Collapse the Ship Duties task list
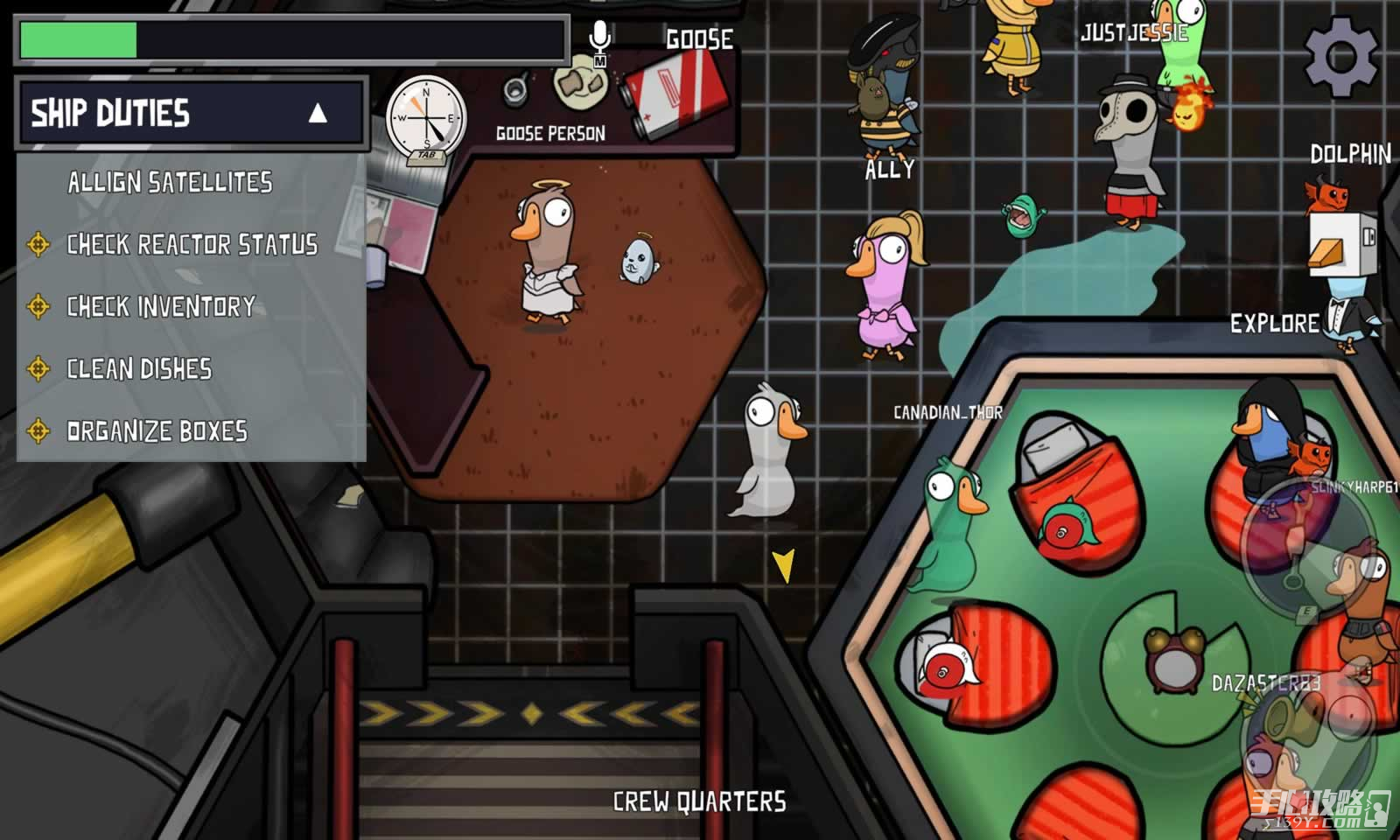Screen dimensions: 1400x840 (318, 113)
